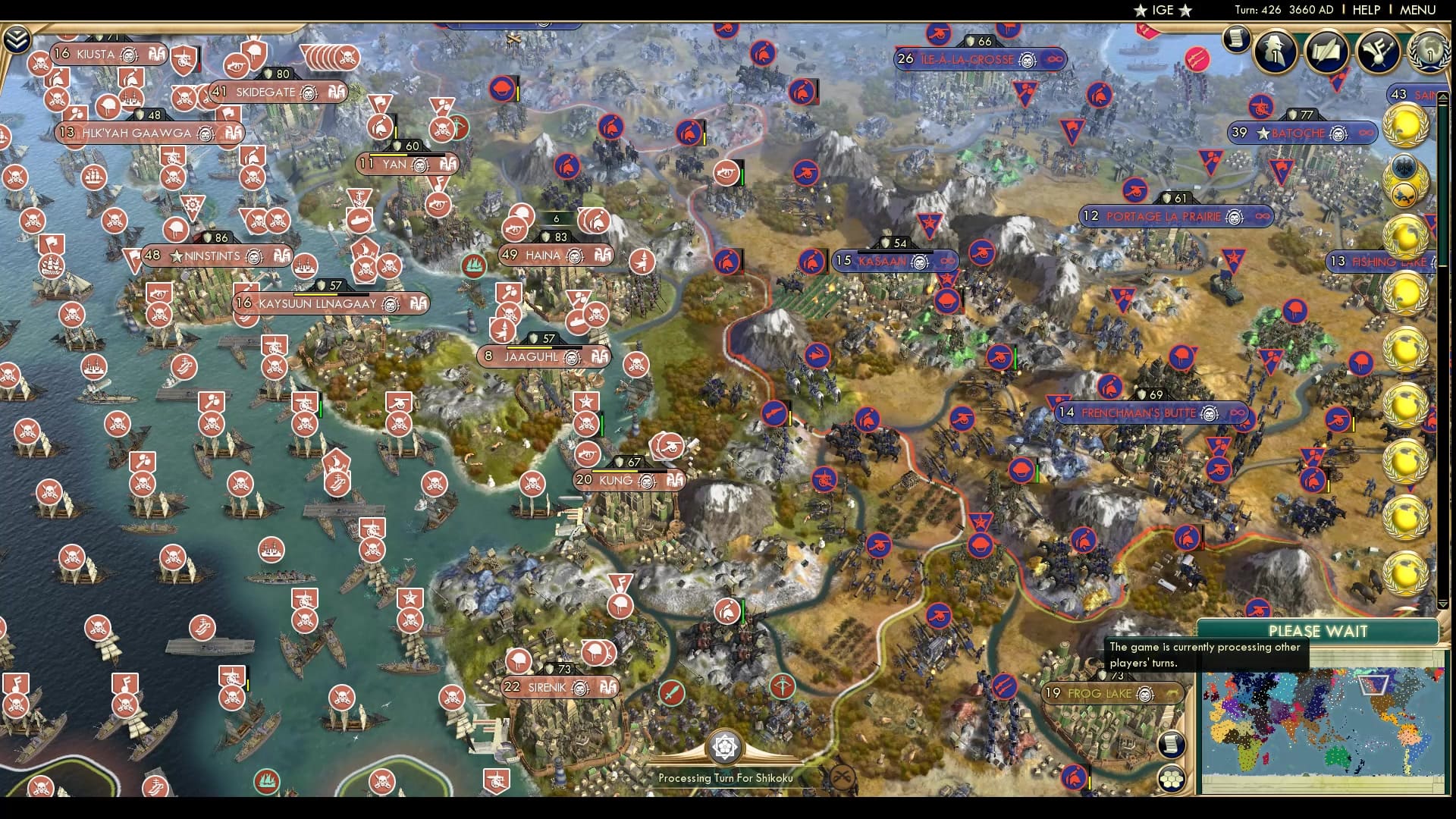The width and height of the screenshot is (1456, 819).
Task: Select the Frog Lake city banner
Action: [x=1109, y=693]
